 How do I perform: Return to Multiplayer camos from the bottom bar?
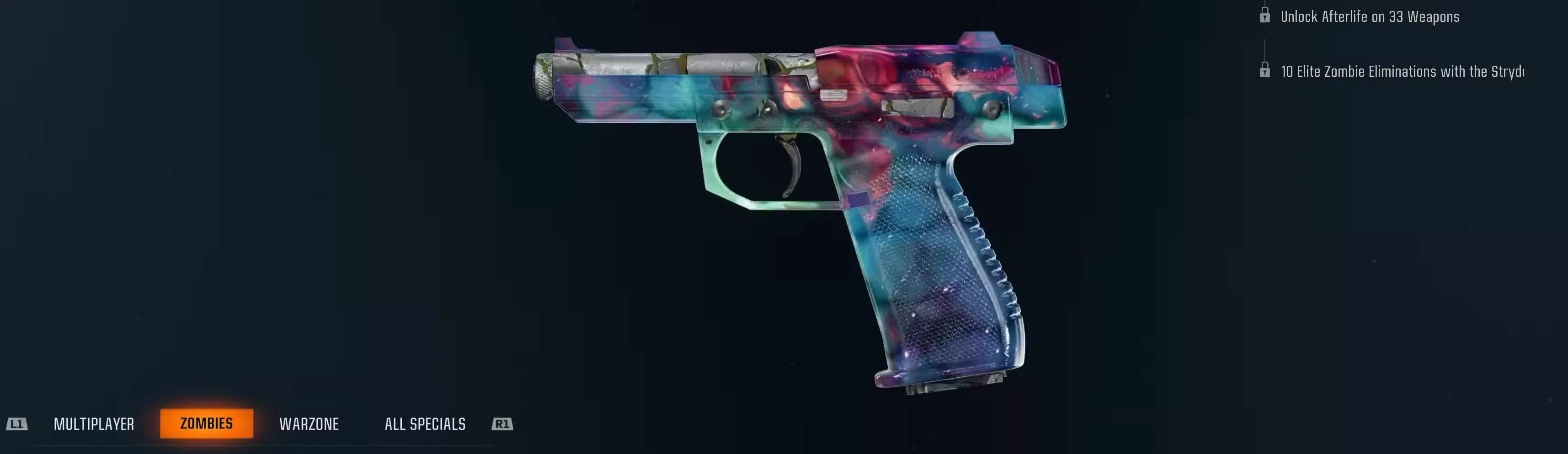tap(94, 424)
